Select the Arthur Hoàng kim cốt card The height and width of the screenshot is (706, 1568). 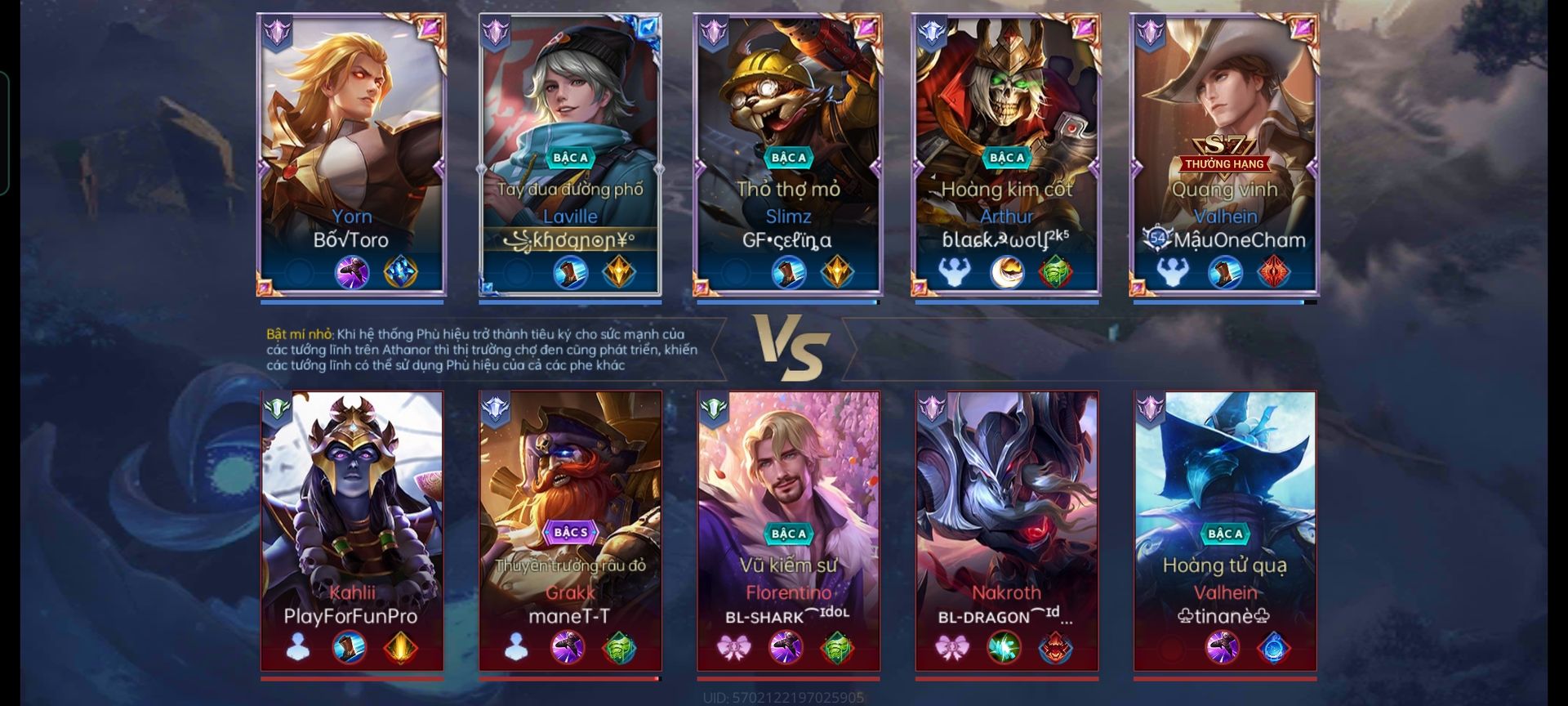click(x=1006, y=154)
